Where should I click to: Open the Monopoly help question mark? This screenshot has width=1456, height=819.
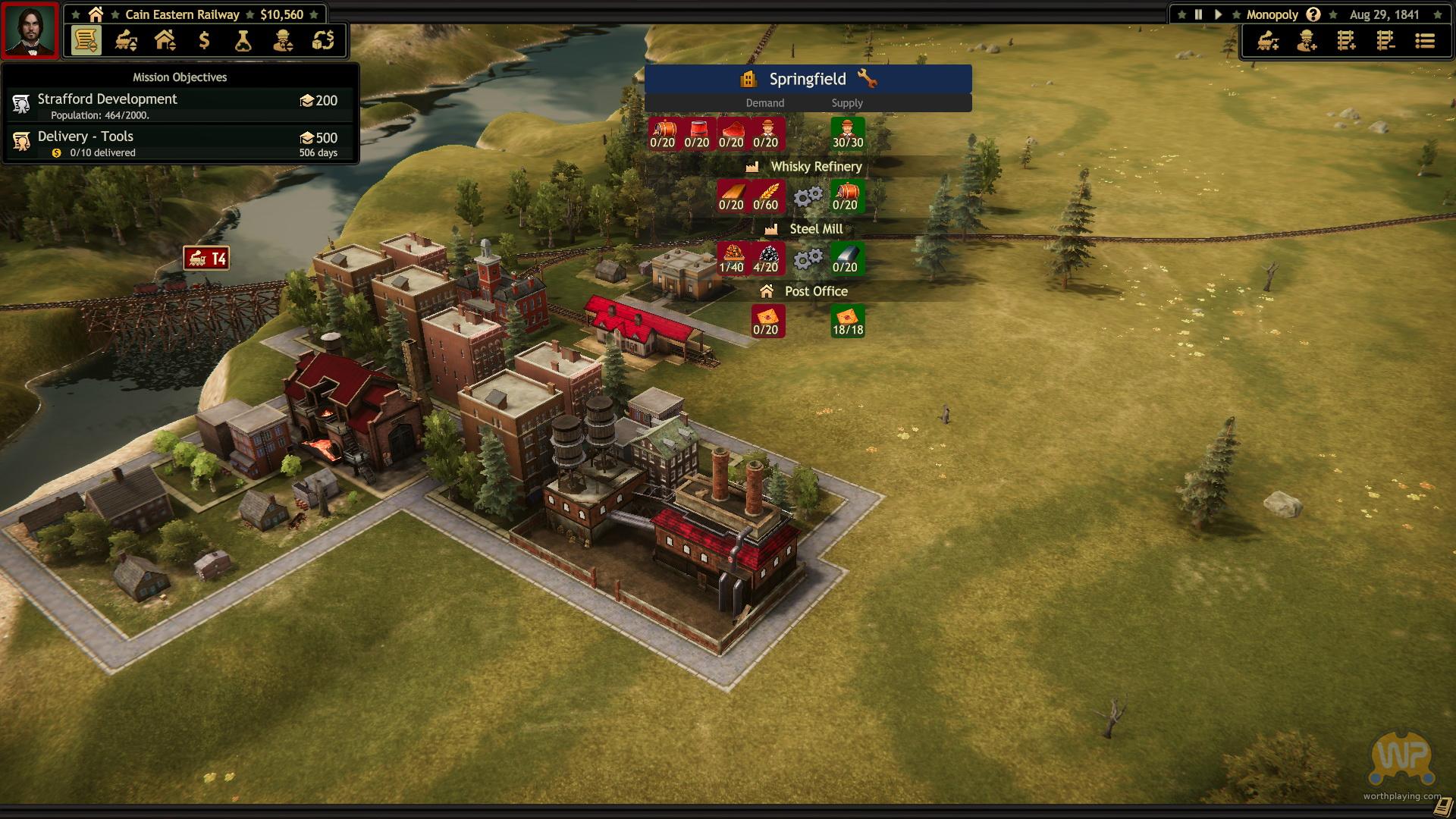pos(1313,14)
